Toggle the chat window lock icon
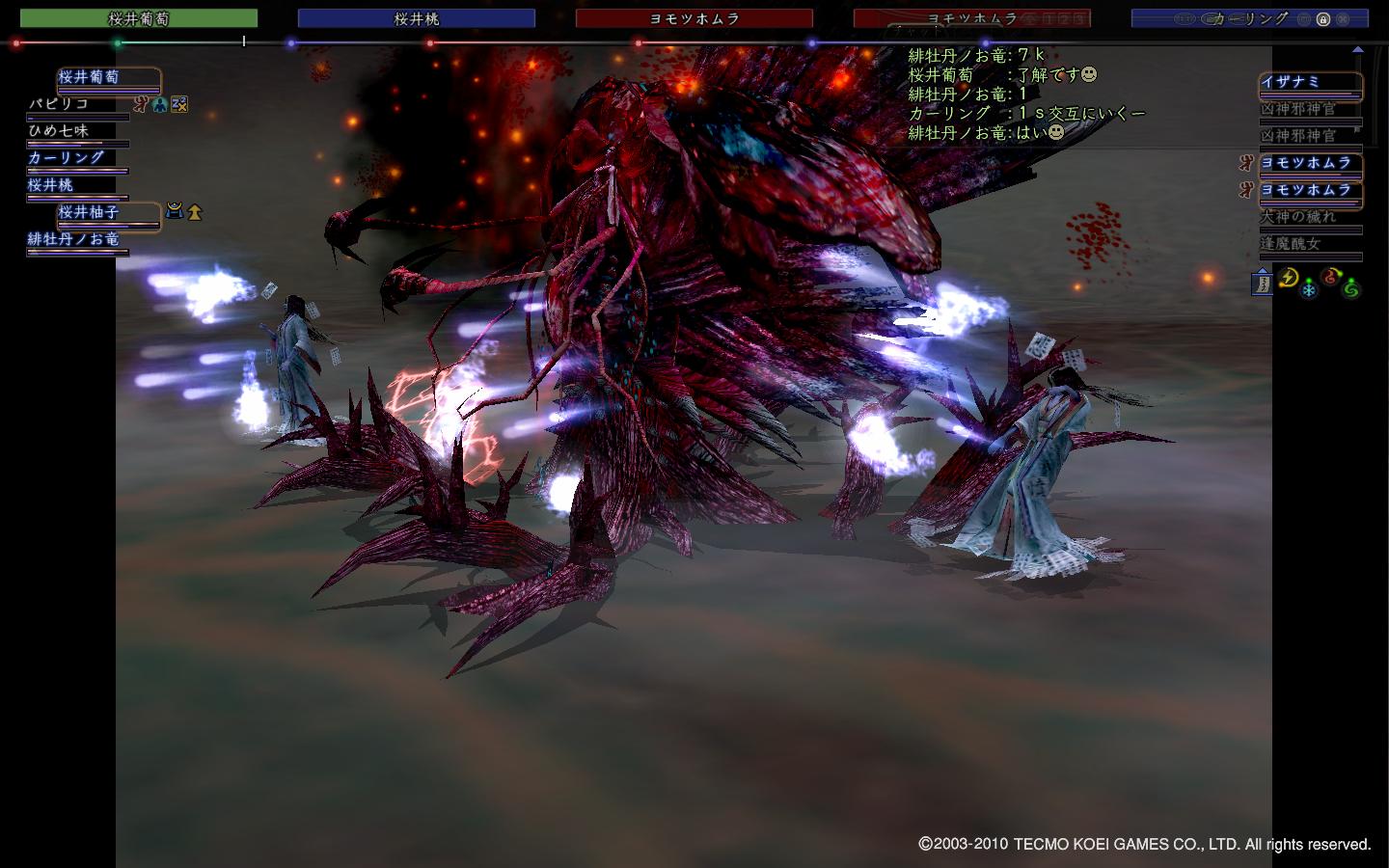The image size is (1389, 868). pyautogui.click(x=1323, y=19)
